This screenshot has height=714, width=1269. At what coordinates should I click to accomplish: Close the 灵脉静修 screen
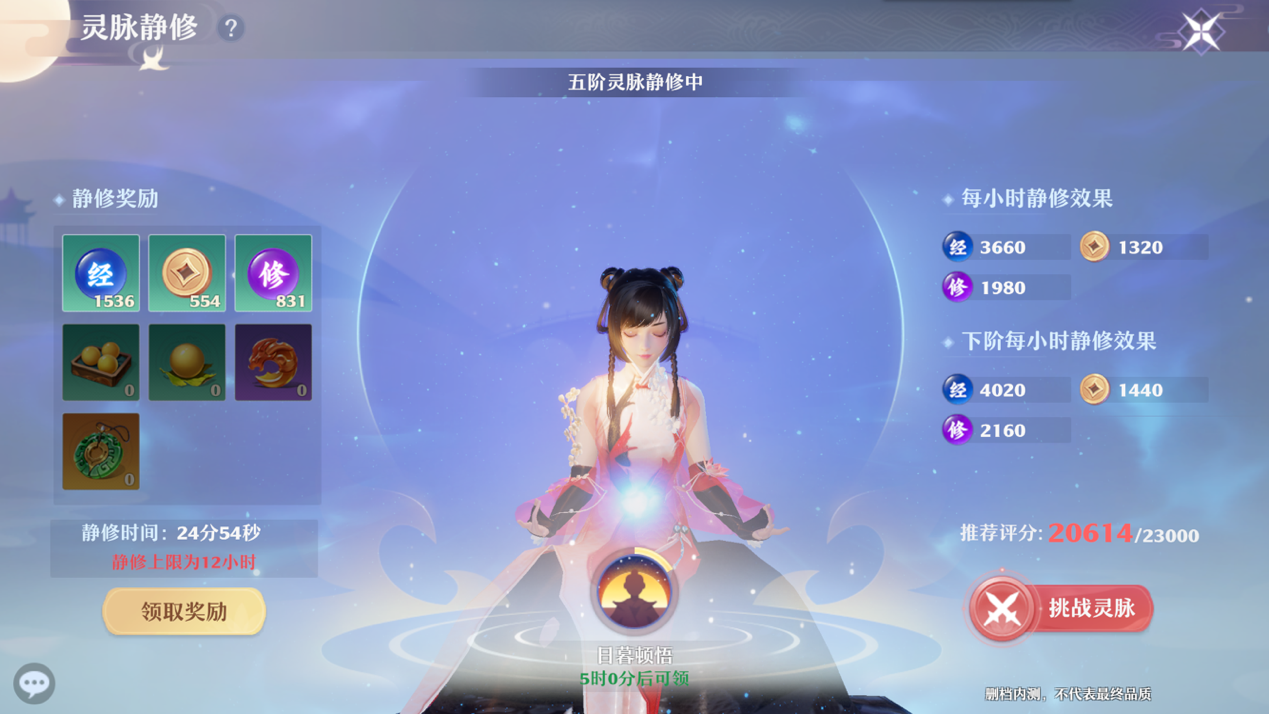click(x=1200, y=31)
